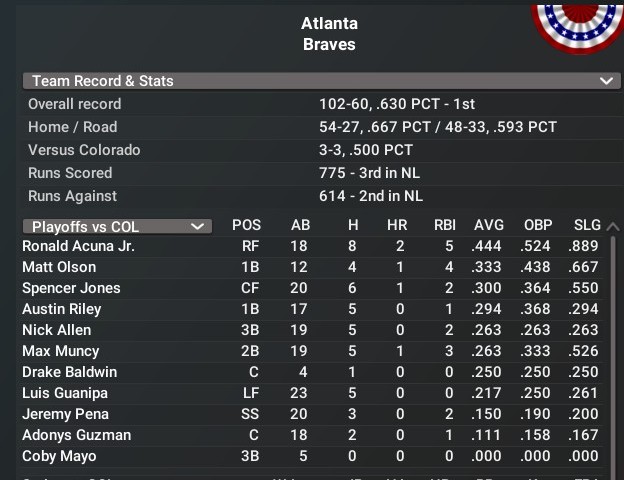Sort the table by HR column
Image resolution: width=624 pixels, height=480 pixels.
pyautogui.click(x=397, y=225)
